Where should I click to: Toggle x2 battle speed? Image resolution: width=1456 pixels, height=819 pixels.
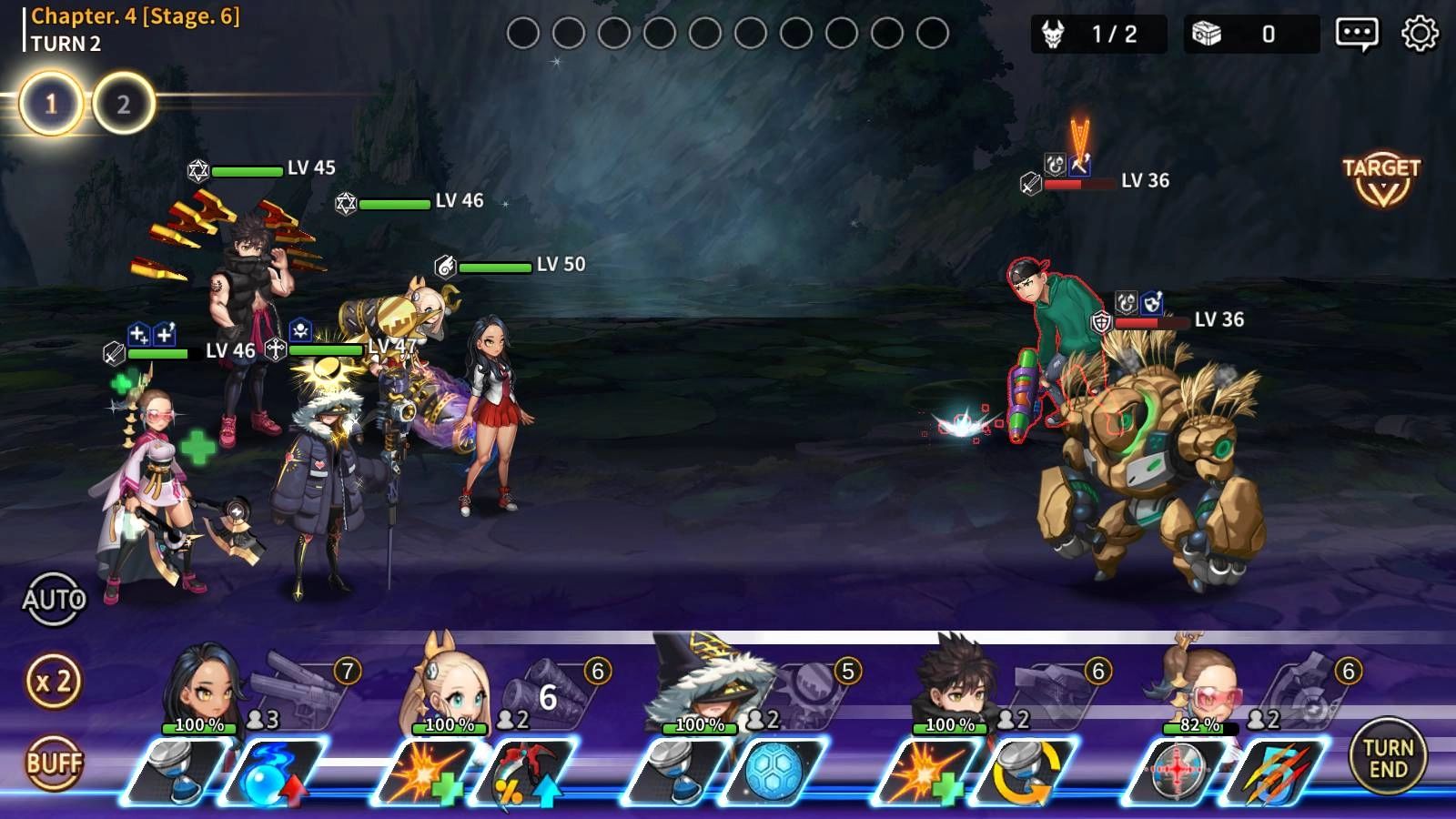pyautogui.click(x=55, y=681)
